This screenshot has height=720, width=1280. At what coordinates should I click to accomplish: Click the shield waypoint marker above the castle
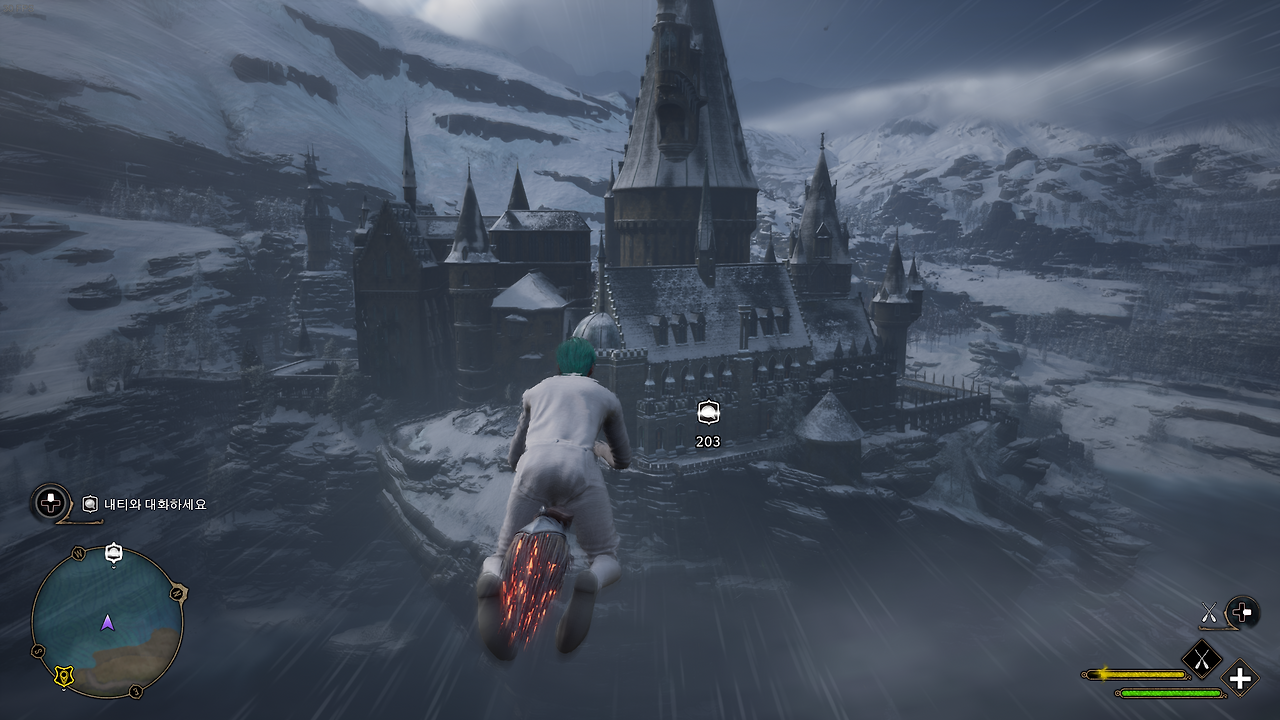[x=710, y=412]
